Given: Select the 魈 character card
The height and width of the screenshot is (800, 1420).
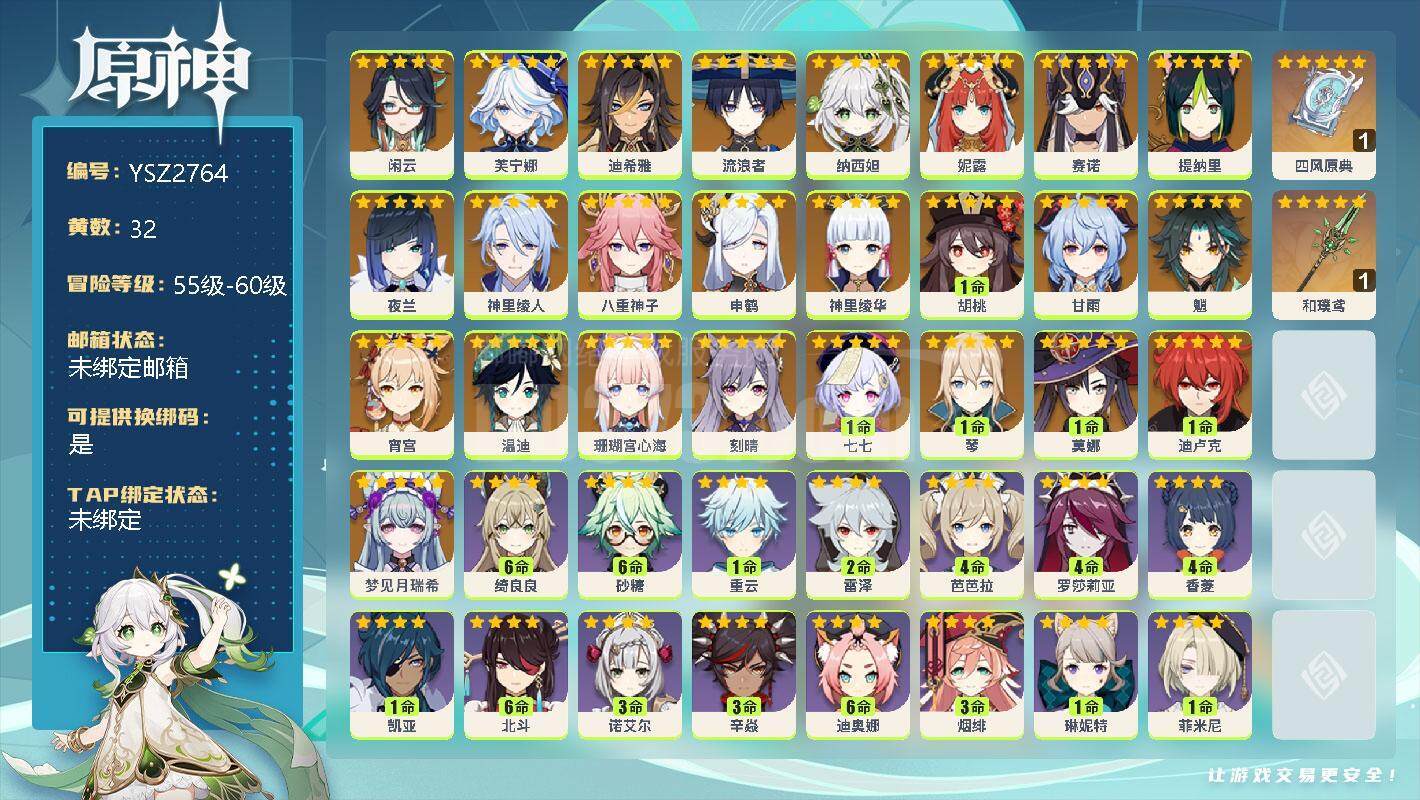Looking at the screenshot, I should coord(1199,254).
